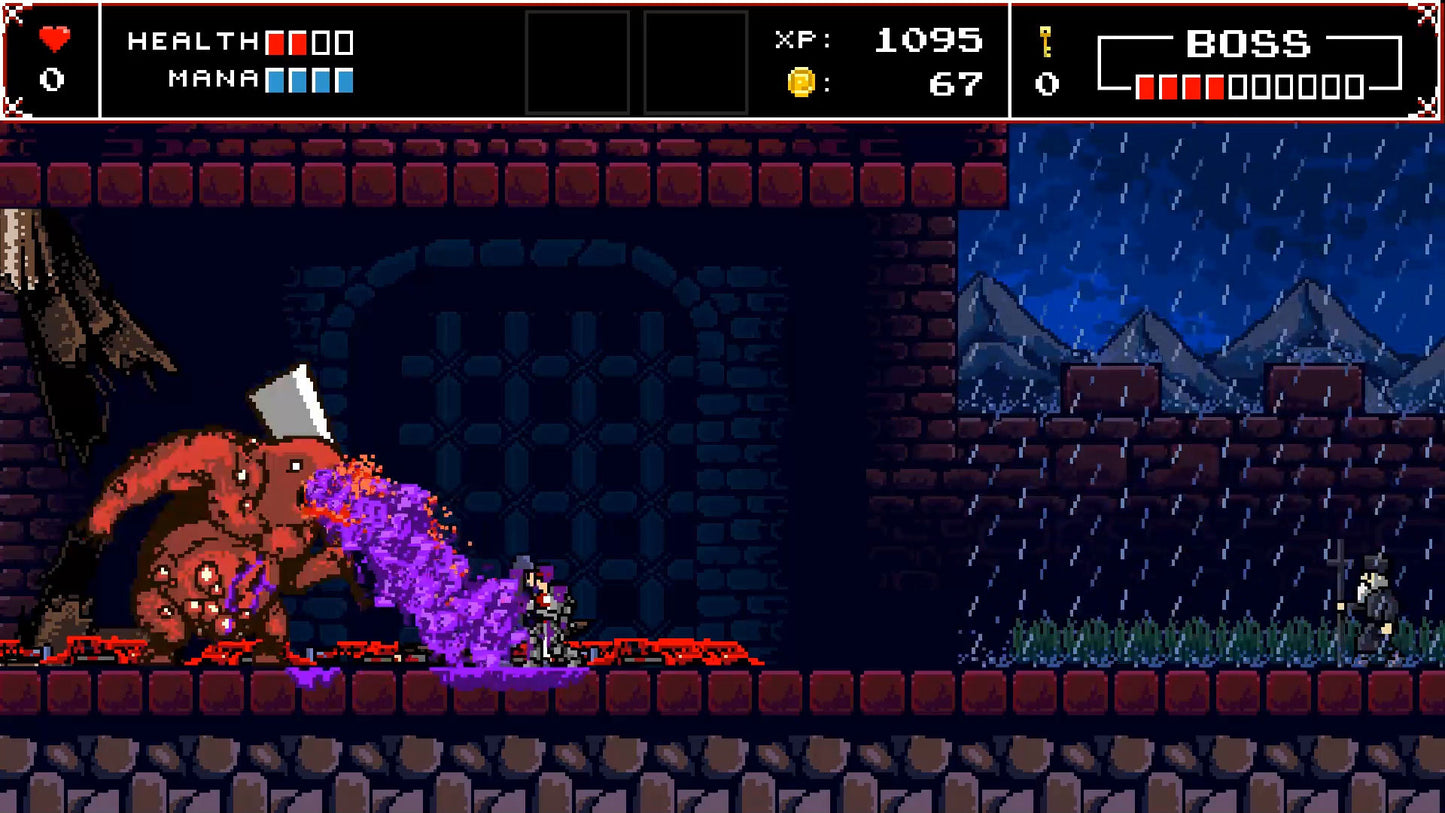Expand the right empty item slot
The image size is (1445, 813).
pyautogui.click(x=697, y=61)
